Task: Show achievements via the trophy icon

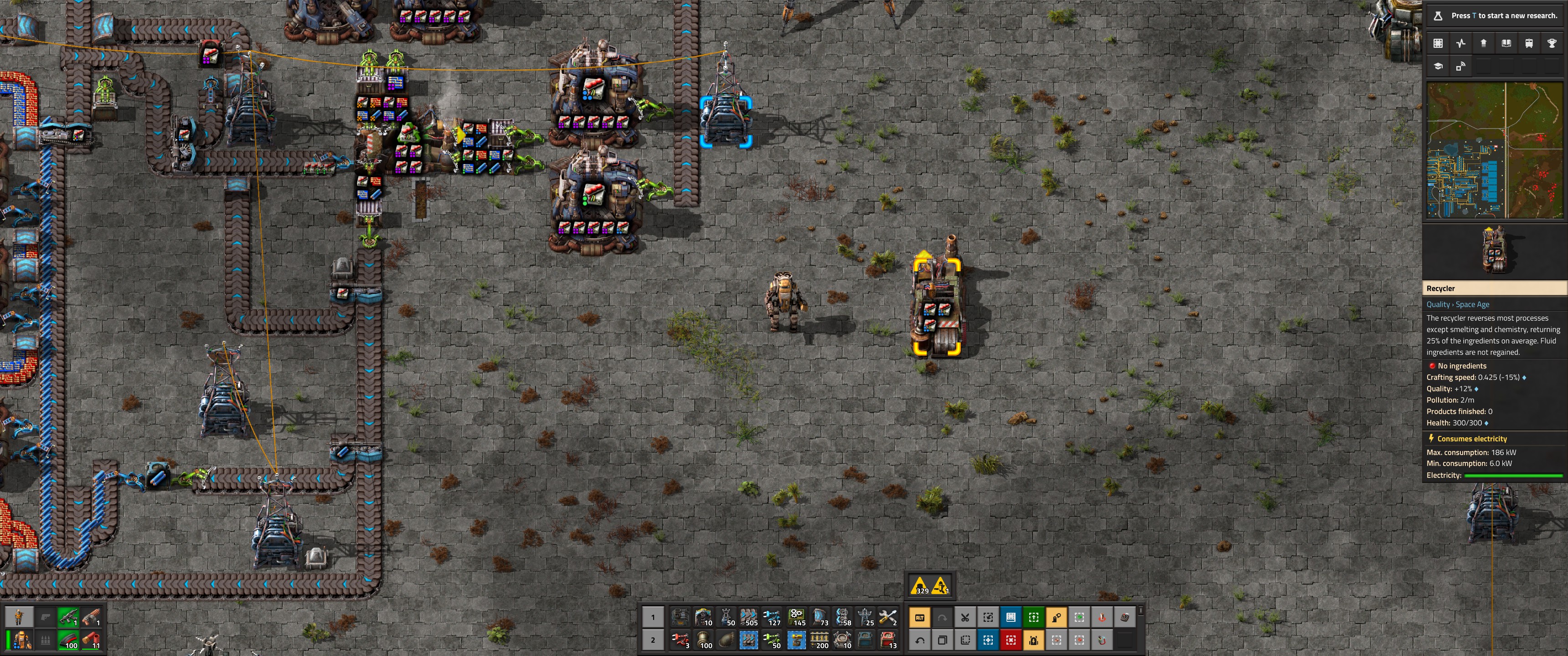Action: [x=1552, y=43]
